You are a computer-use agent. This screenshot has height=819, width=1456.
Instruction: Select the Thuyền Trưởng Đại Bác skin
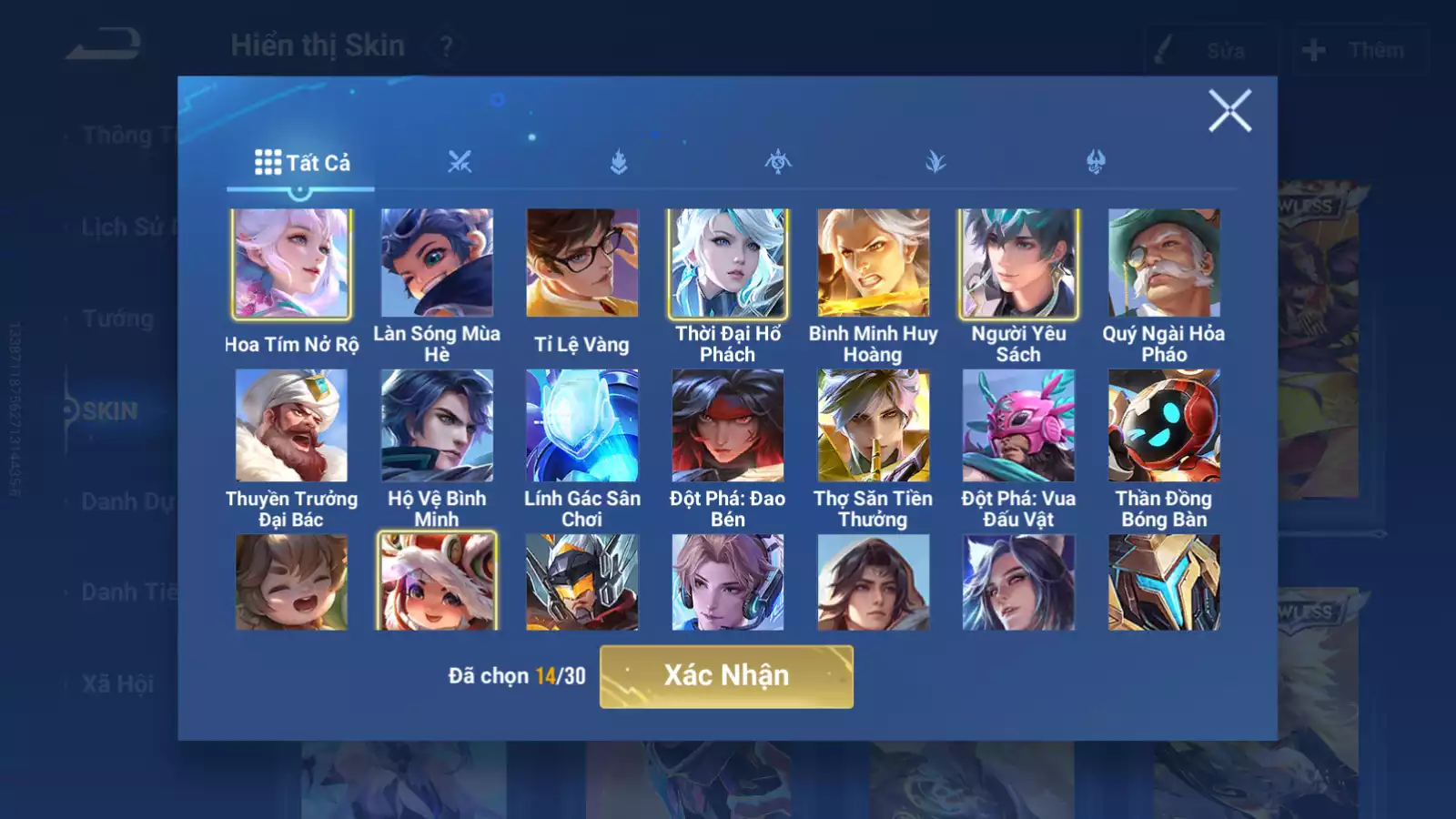(x=291, y=425)
